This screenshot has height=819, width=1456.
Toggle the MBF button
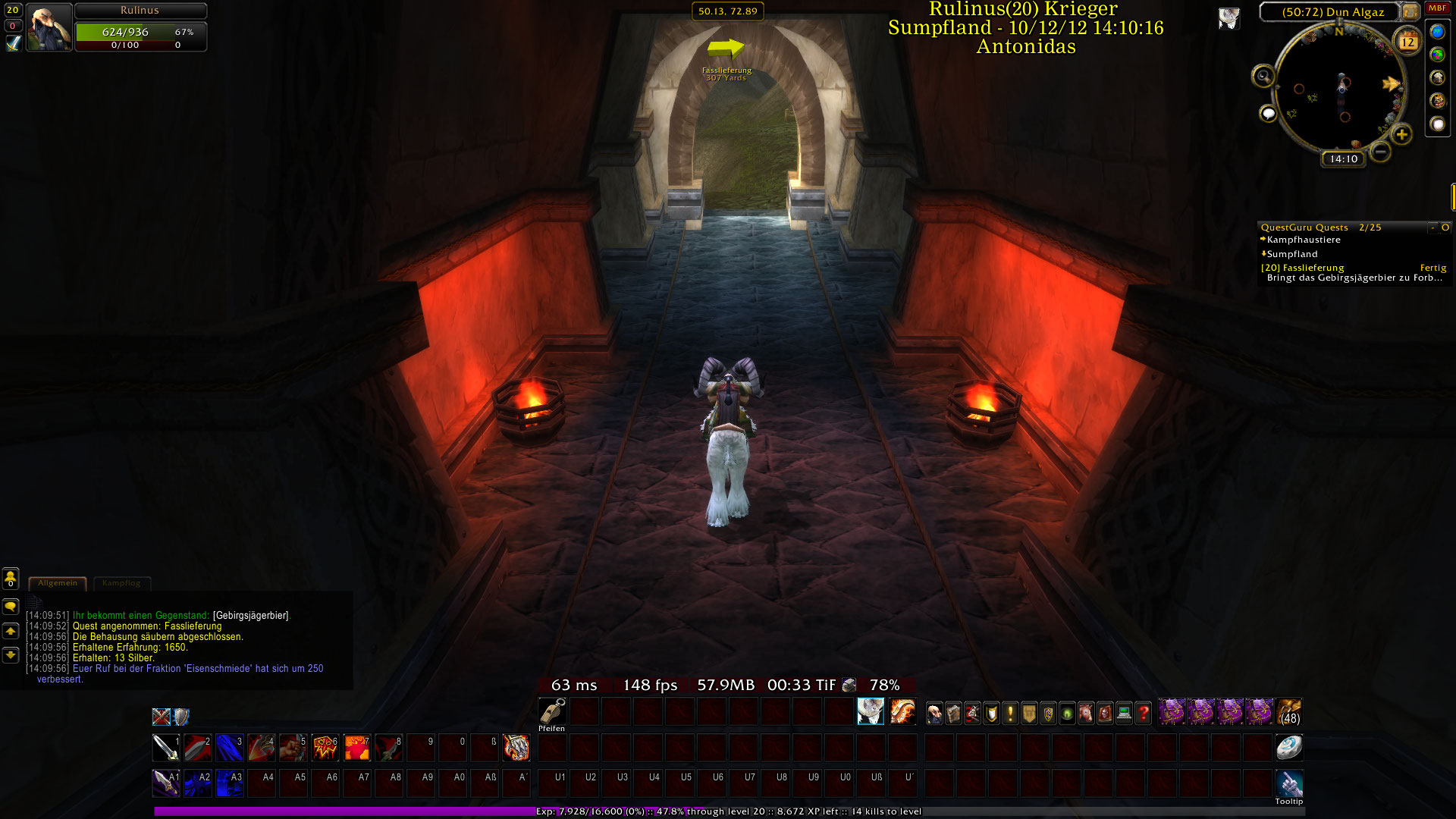[x=1437, y=8]
